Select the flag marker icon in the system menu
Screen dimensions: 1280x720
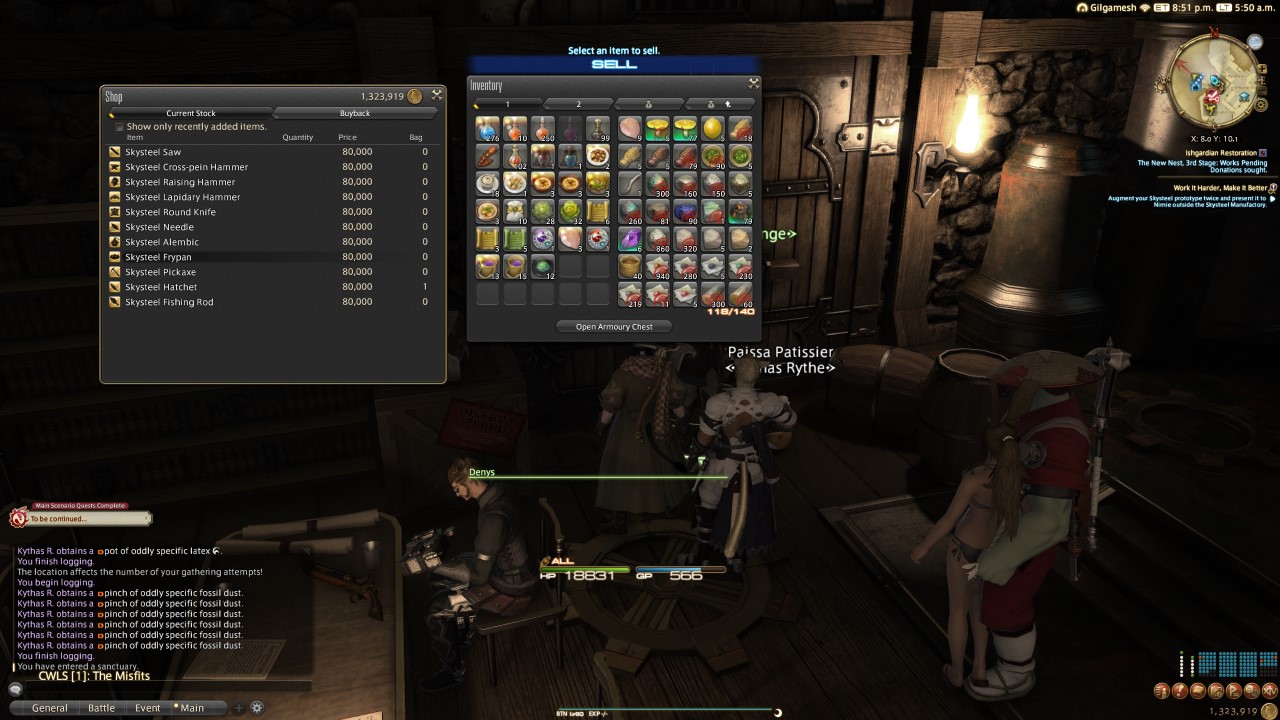coord(1232,690)
